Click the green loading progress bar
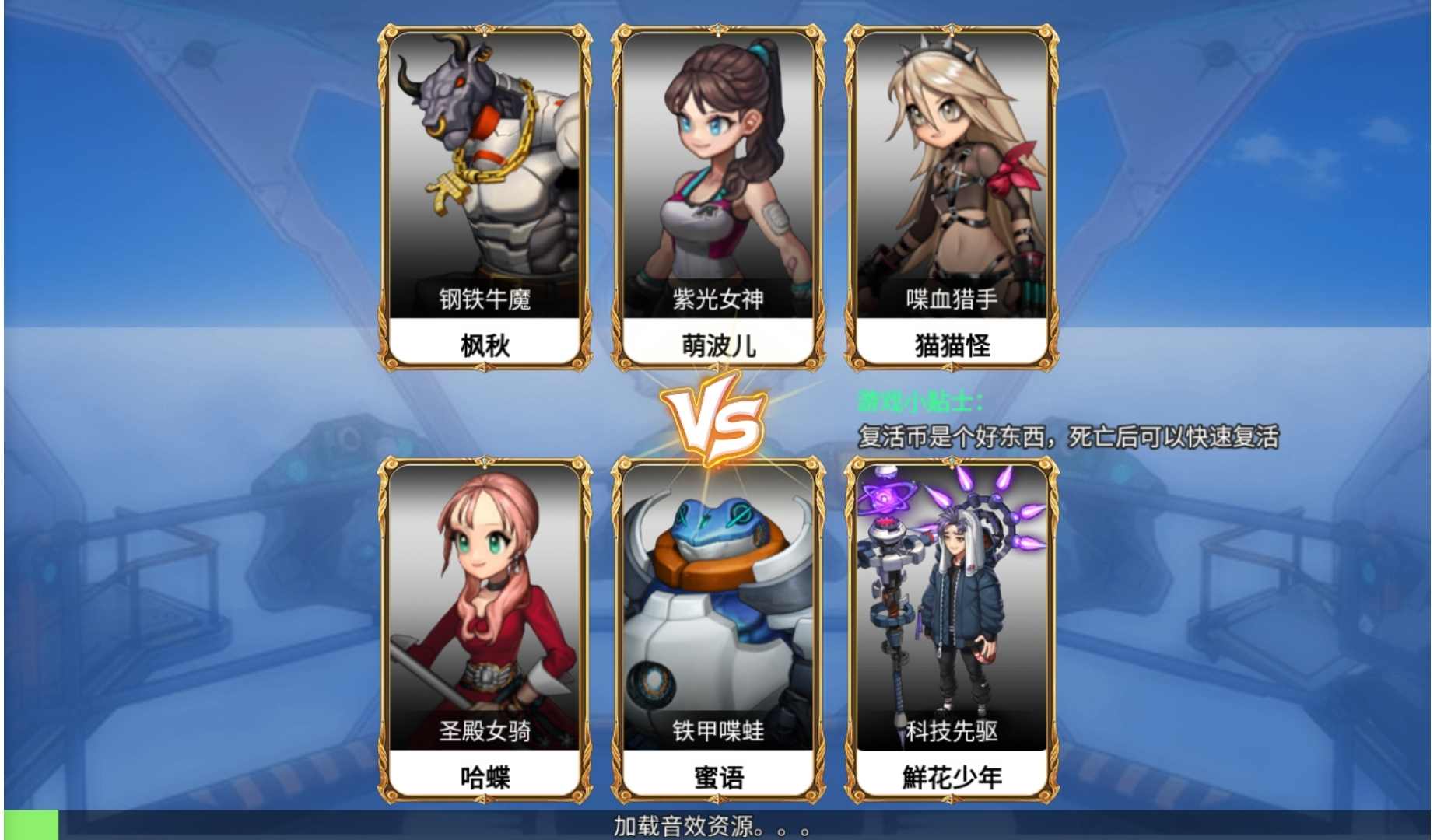The height and width of the screenshot is (840, 1437). pos(30,826)
